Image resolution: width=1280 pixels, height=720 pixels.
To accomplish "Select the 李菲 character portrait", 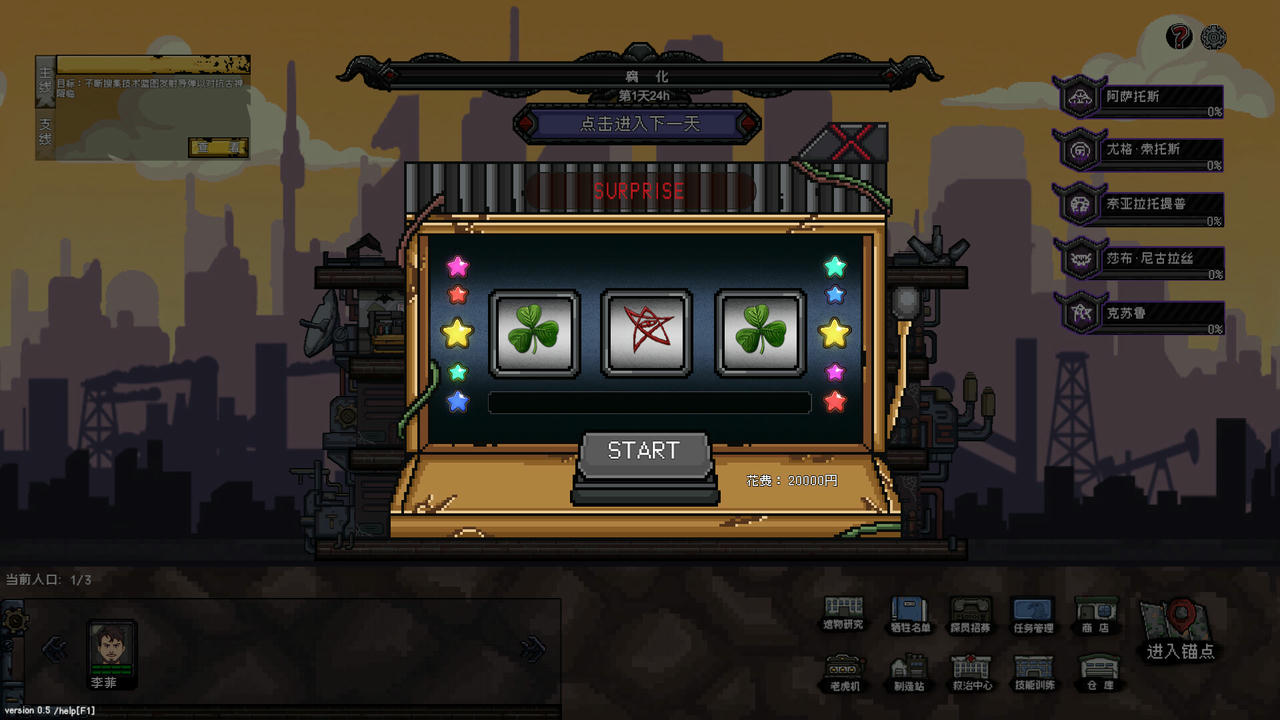I will [111, 648].
